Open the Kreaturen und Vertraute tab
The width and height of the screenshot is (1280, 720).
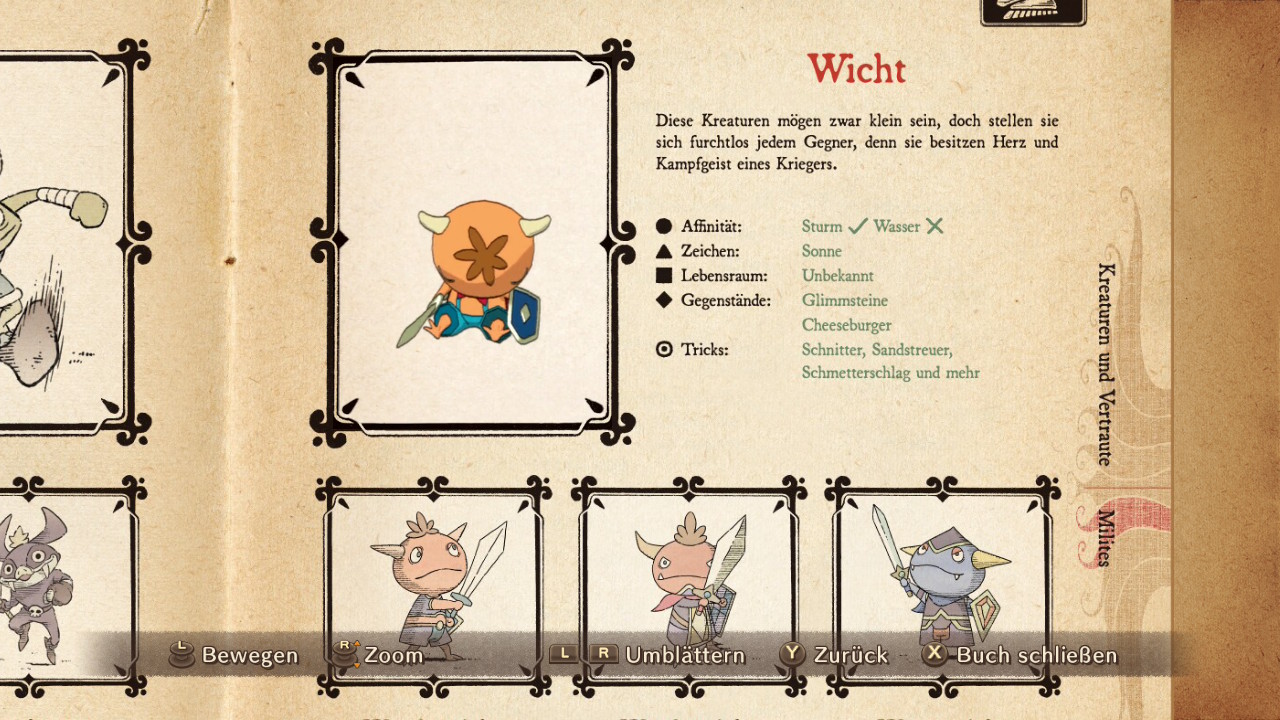coord(1106,363)
